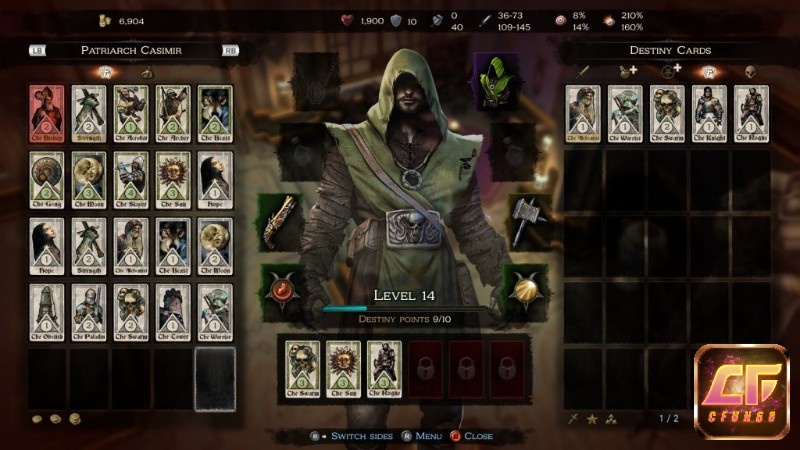Switch to the skull filter tab
The height and width of the screenshot is (450, 800).
pyautogui.click(x=750, y=71)
